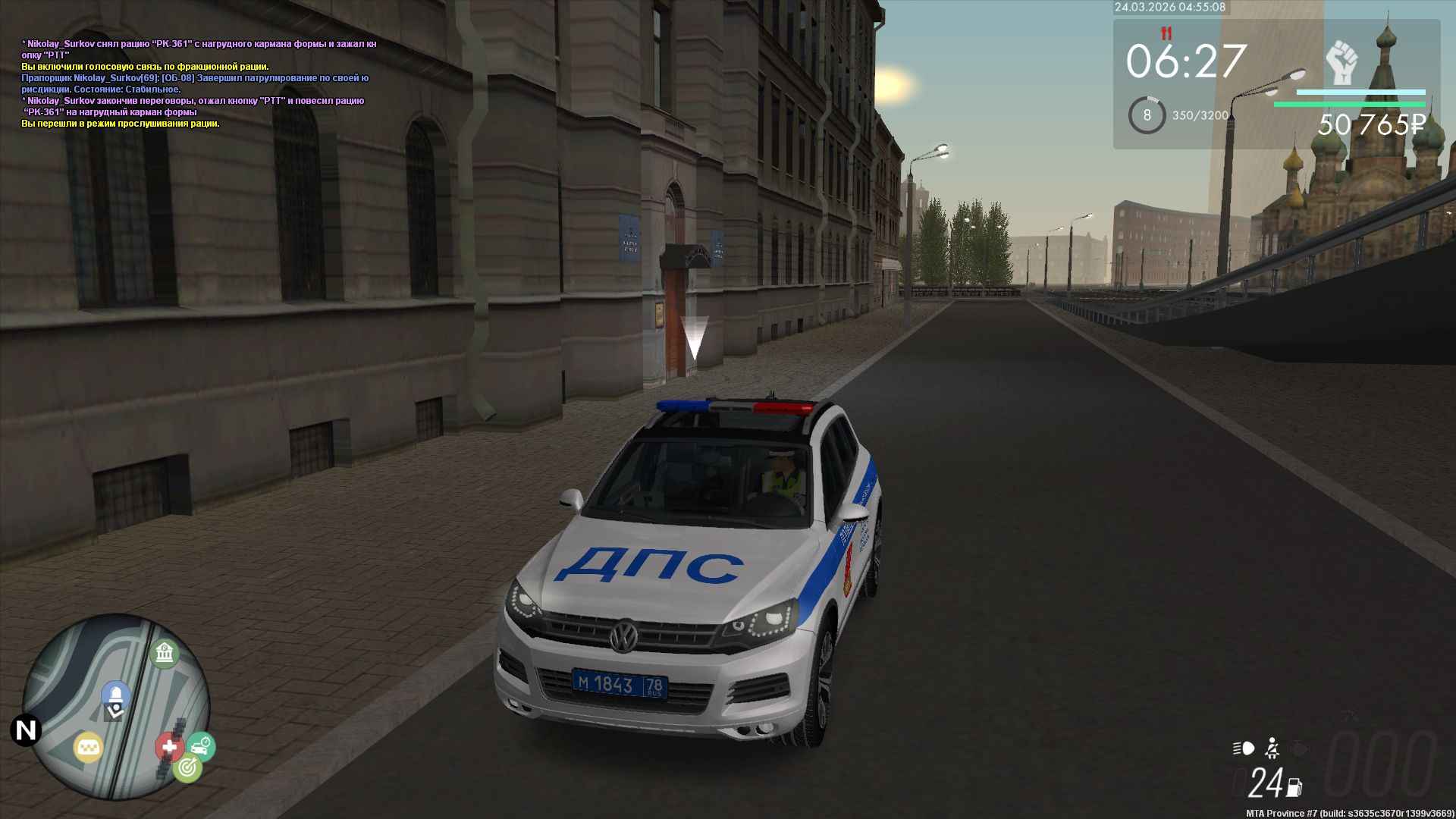Click the chat log messages
This screenshot has width=1456, height=819.
[x=199, y=83]
